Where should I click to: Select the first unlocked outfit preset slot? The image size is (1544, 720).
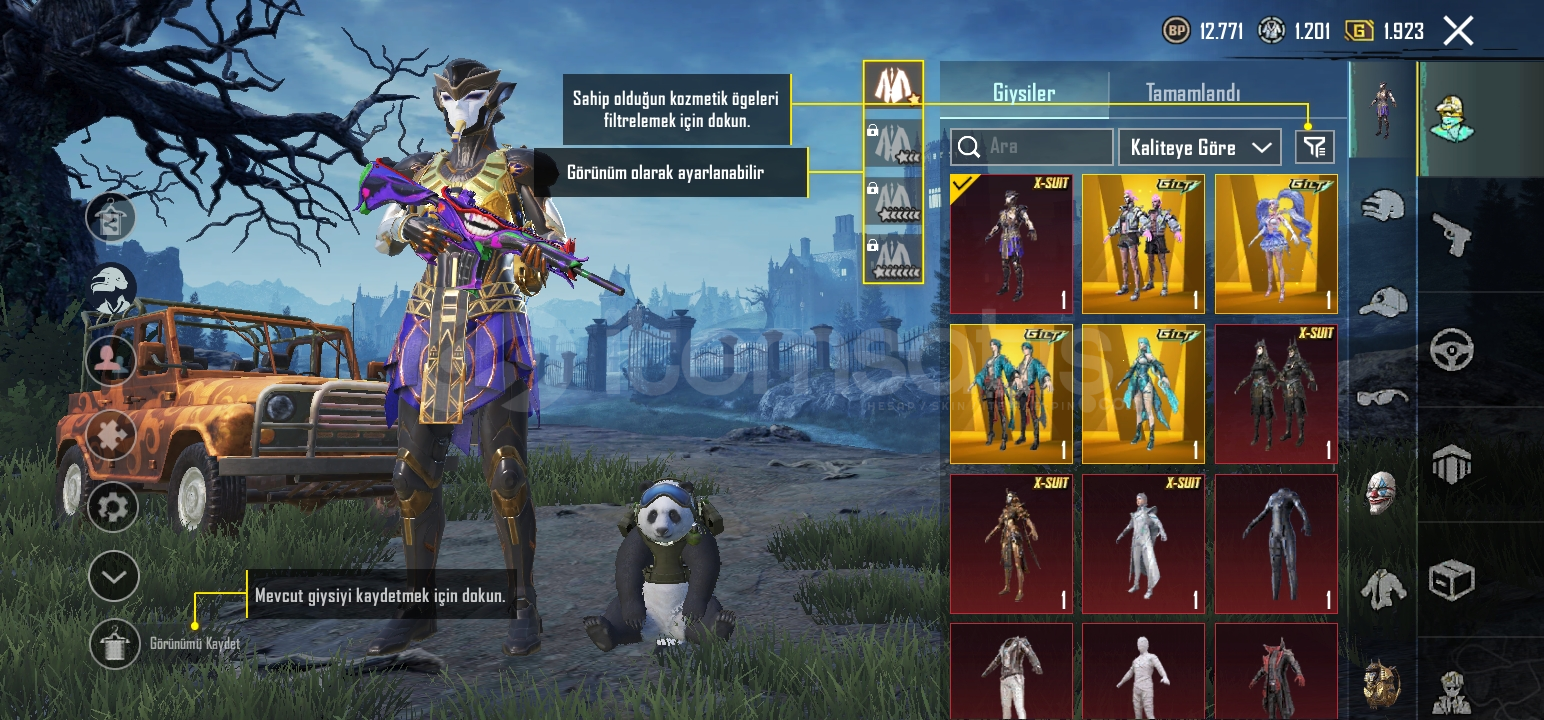point(892,84)
